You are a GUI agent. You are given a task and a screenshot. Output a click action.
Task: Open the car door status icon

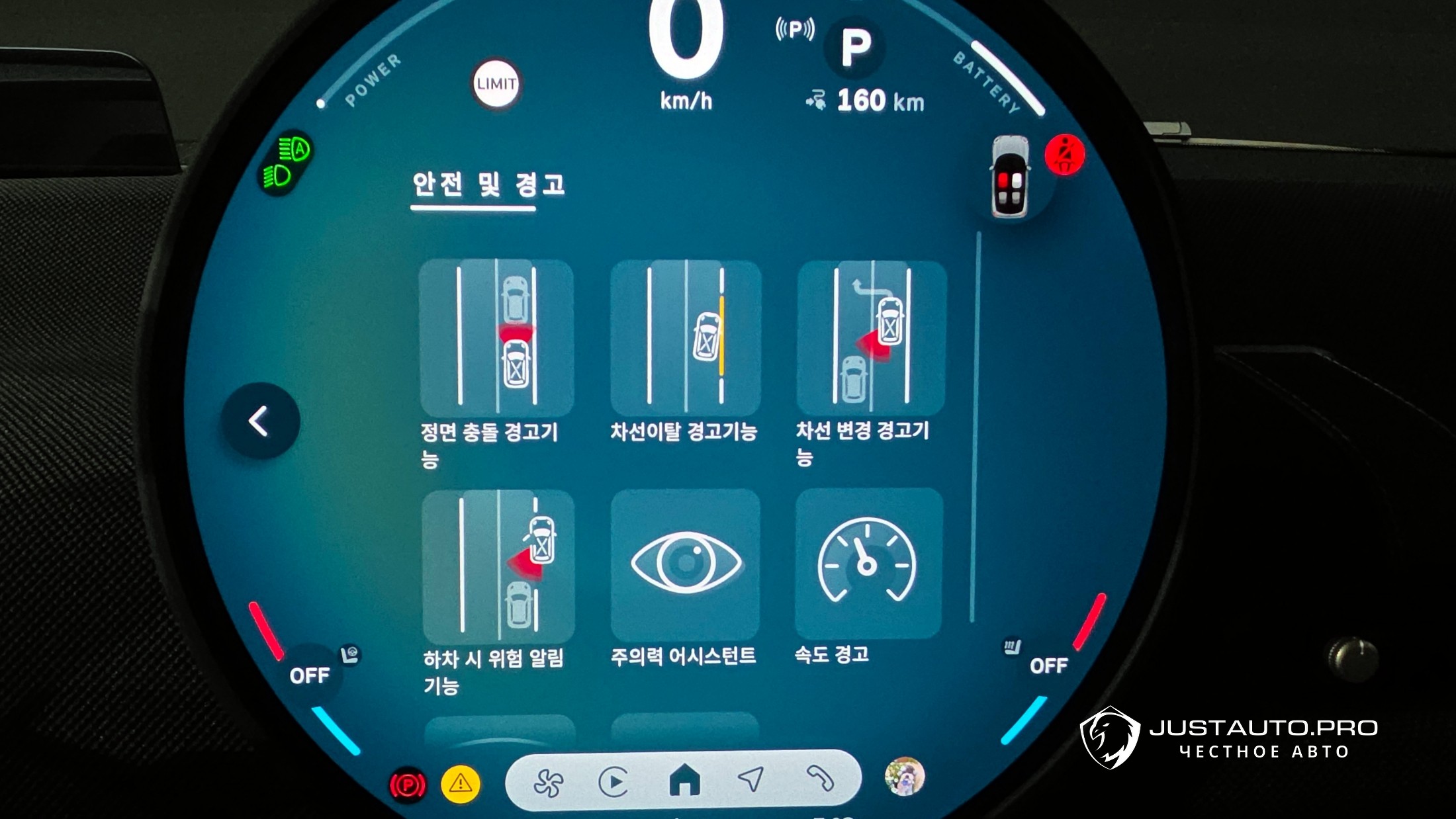(1011, 177)
